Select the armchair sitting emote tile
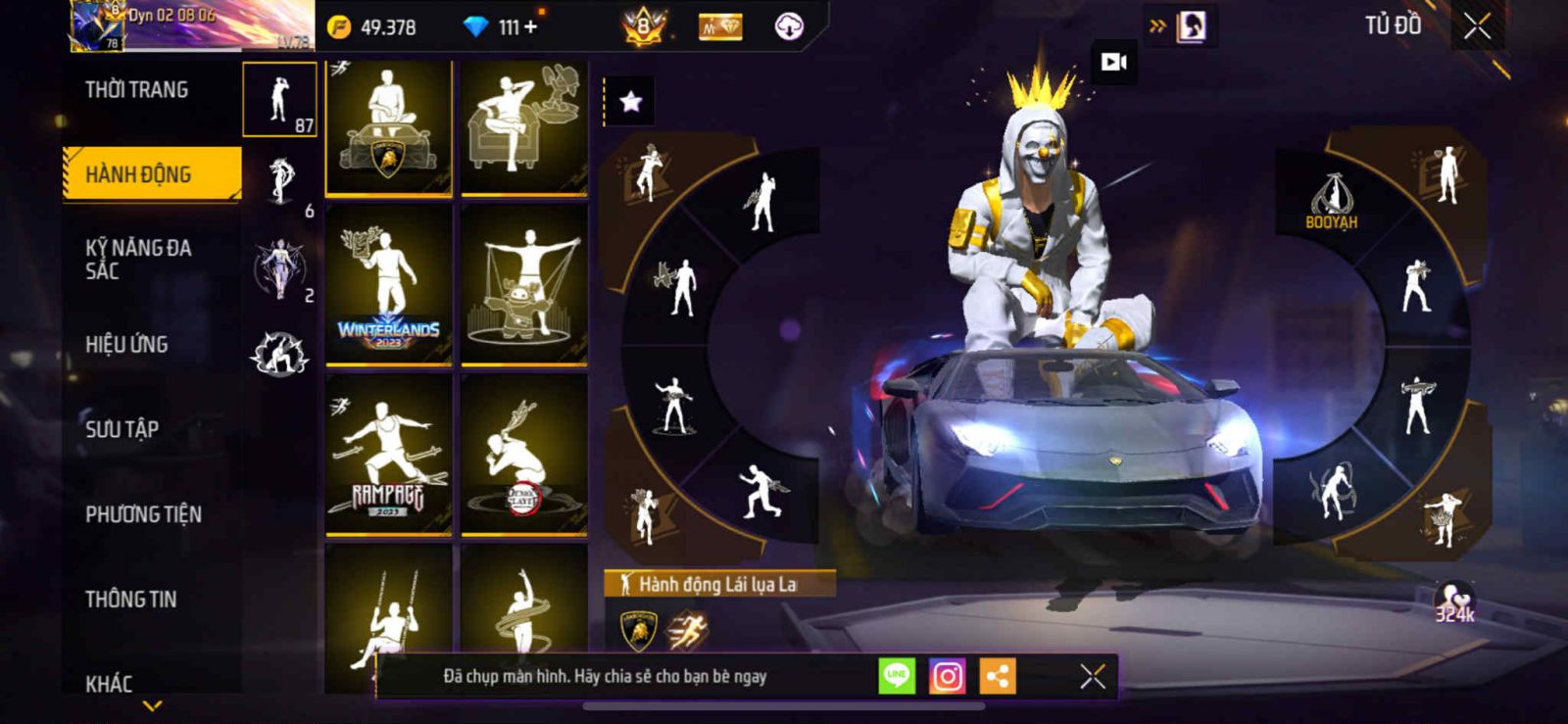The width and height of the screenshot is (1568, 724). 524,127
